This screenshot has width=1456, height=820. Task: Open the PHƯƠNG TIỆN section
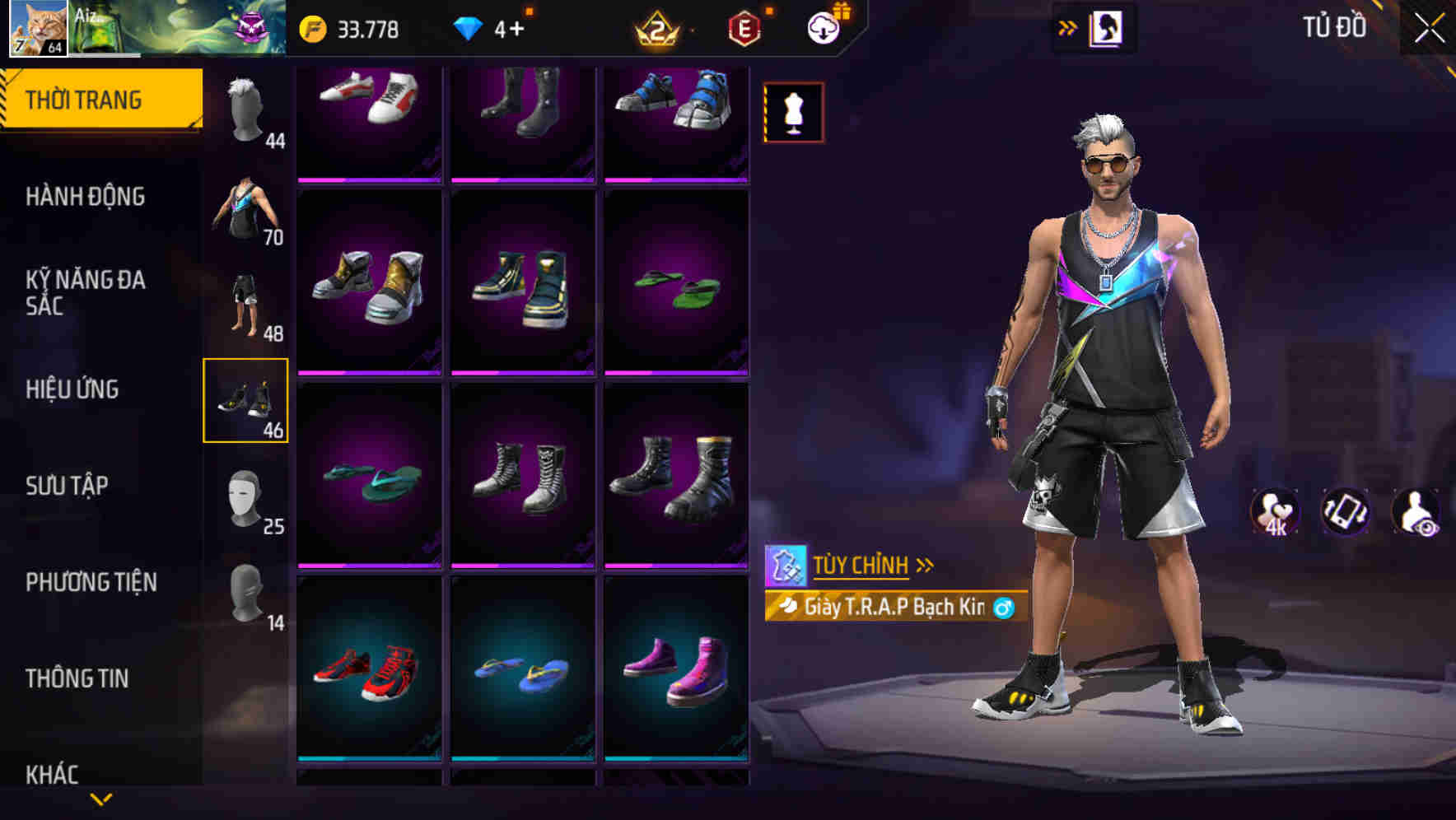coord(91,582)
